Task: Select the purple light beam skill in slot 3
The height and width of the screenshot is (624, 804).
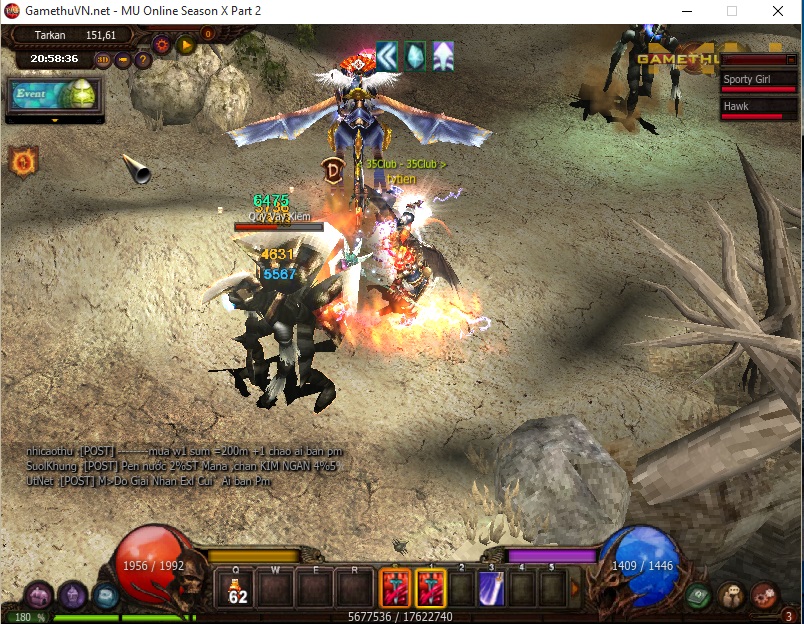Action: click(x=491, y=588)
